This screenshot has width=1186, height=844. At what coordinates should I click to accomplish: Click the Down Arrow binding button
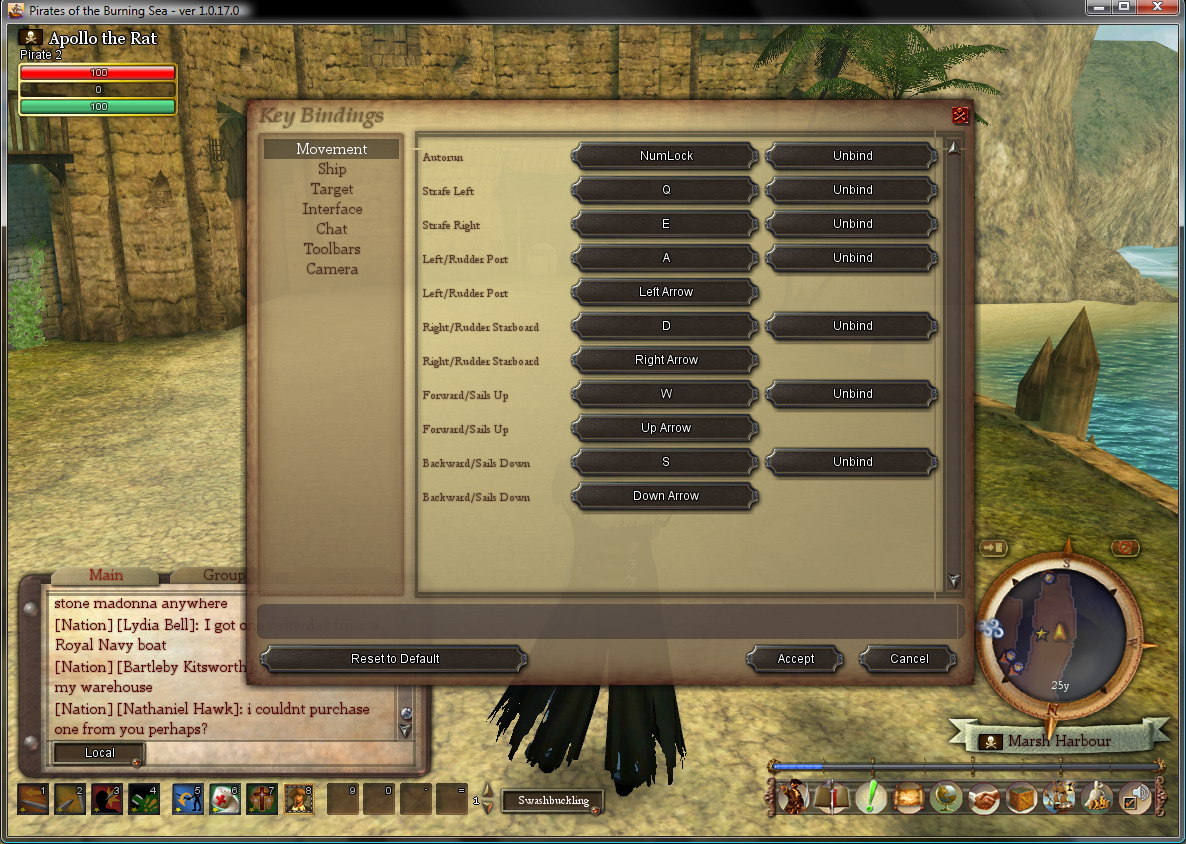pos(666,496)
